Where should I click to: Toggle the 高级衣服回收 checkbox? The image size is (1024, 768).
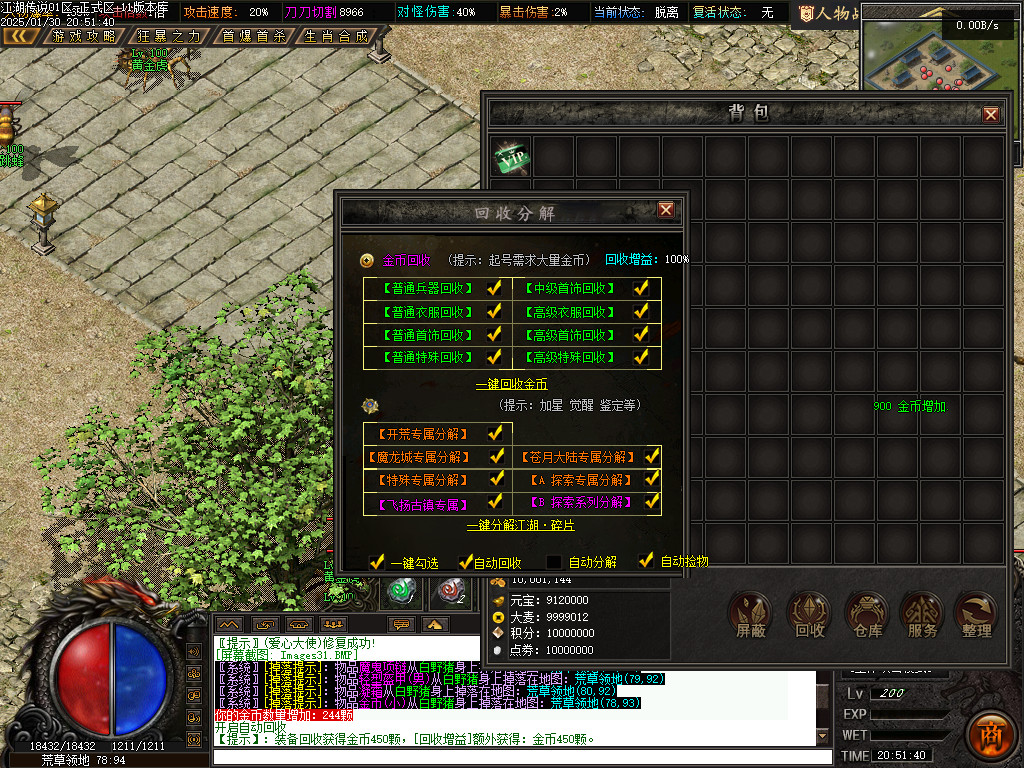(x=642, y=311)
